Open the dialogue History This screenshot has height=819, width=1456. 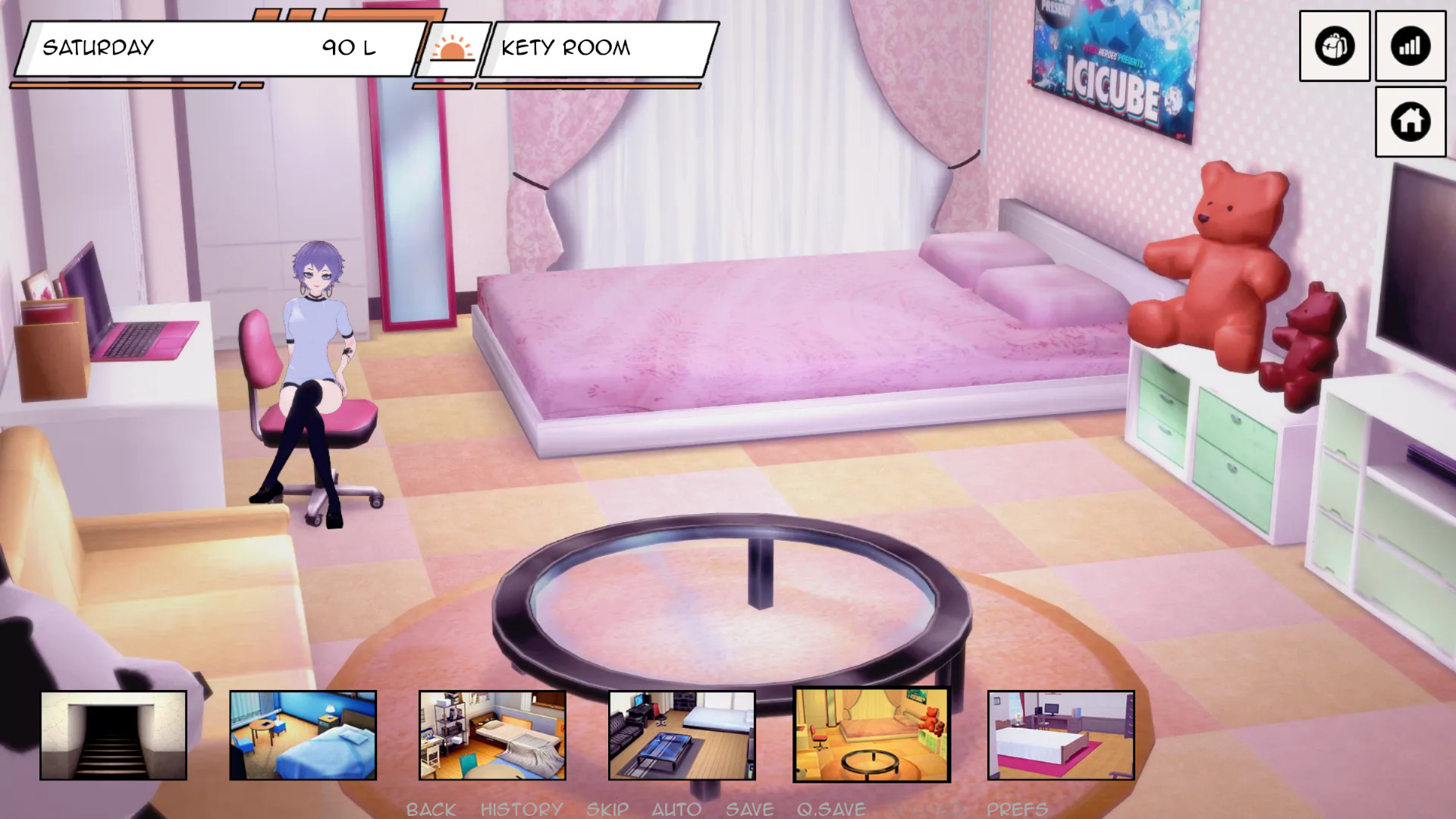(x=522, y=809)
